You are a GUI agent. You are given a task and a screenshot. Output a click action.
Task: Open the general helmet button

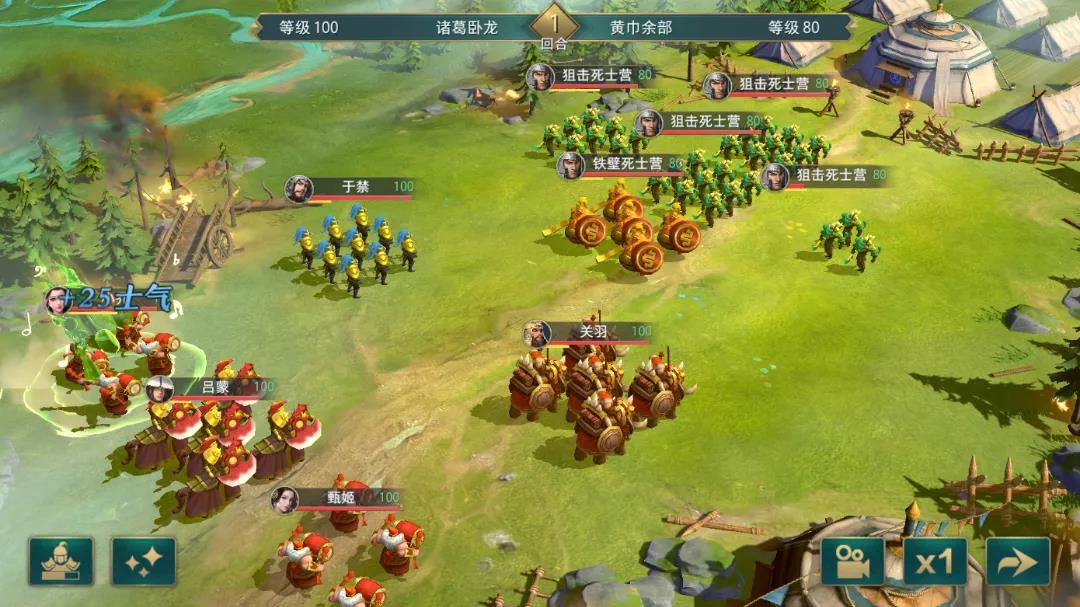[x=61, y=561]
